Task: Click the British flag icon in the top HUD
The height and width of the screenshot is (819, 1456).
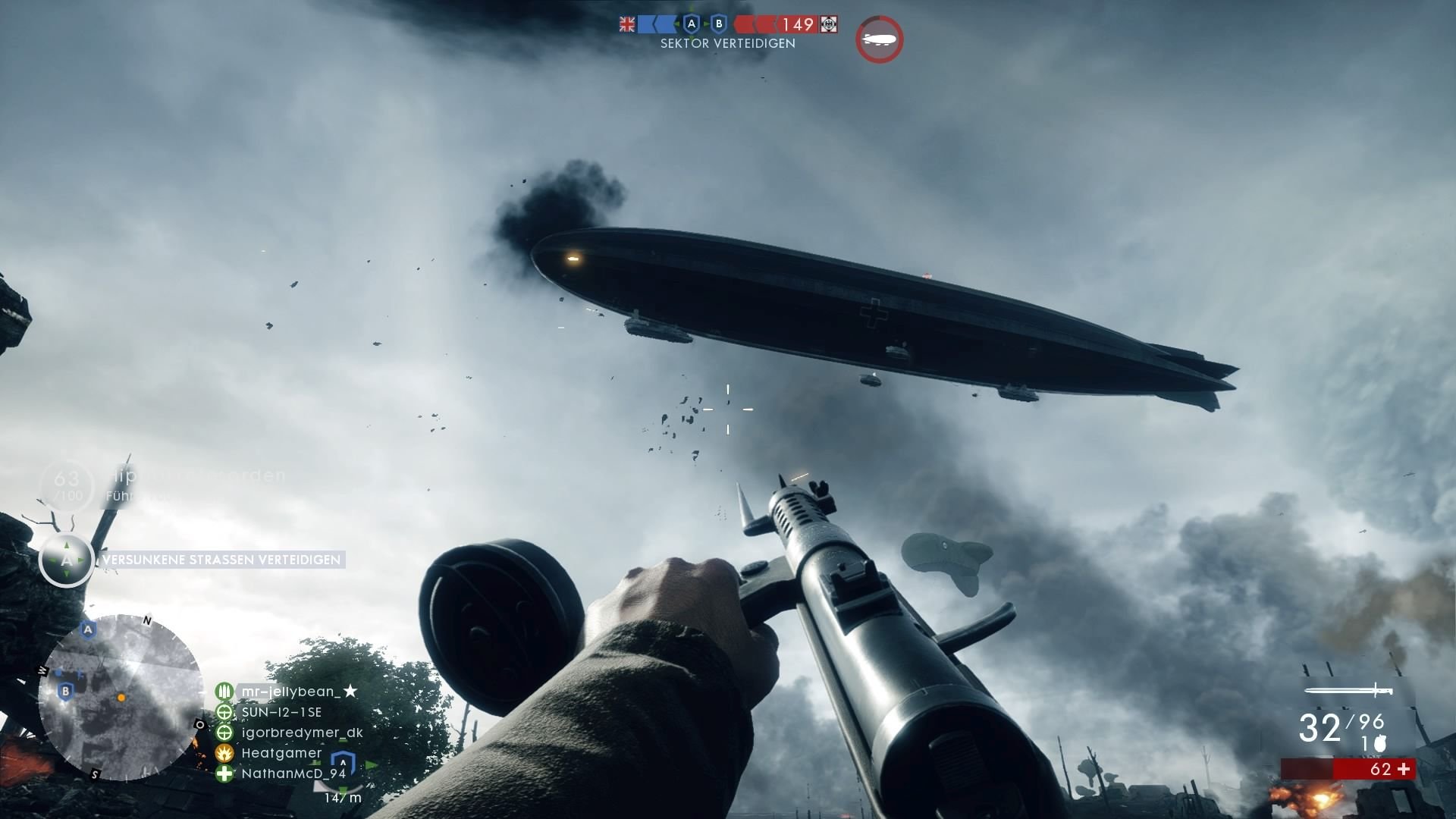Action: coord(627,24)
